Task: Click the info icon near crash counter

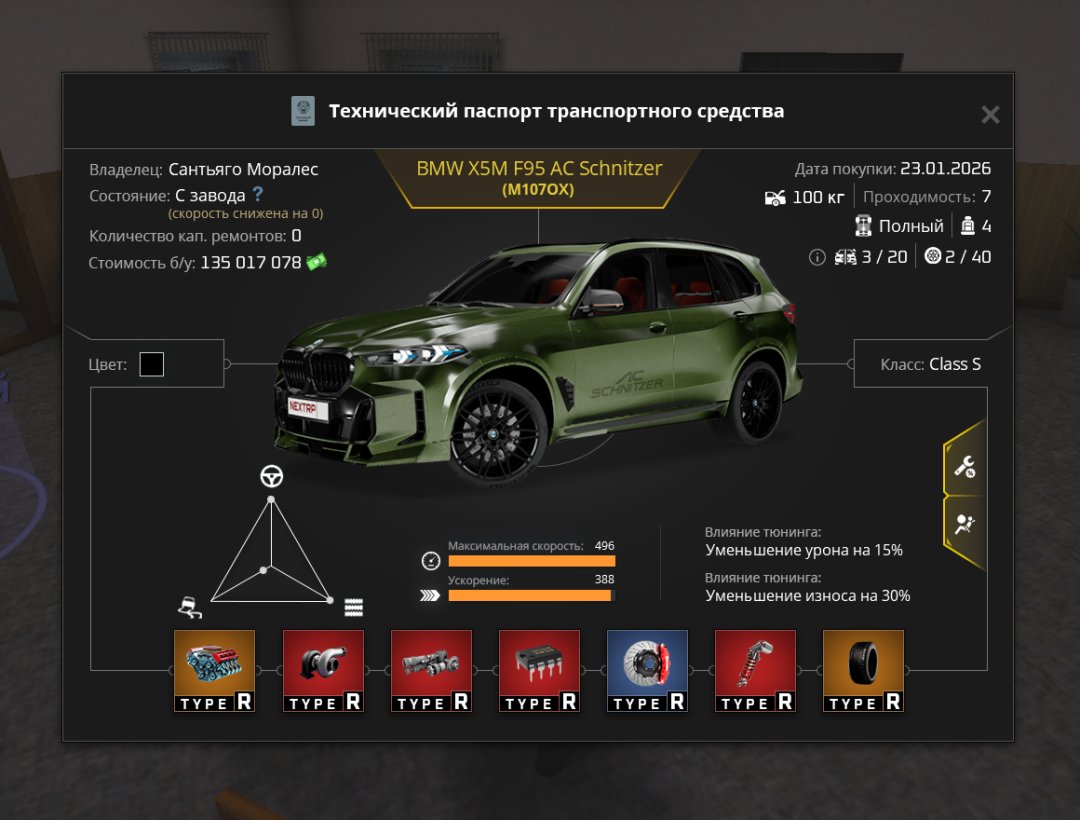Action: 817,257
